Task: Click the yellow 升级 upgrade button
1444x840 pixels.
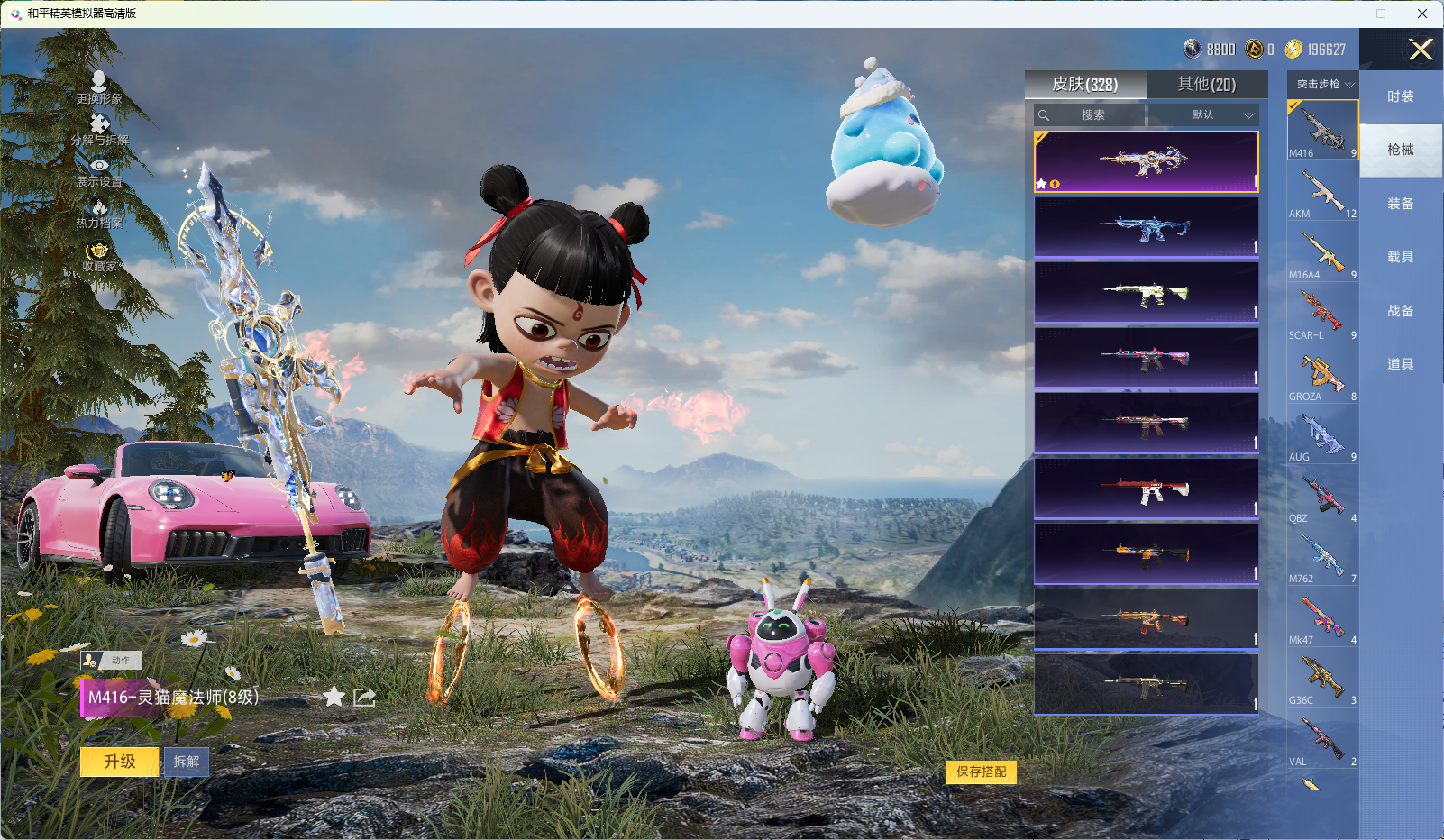Action: (120, 762)
